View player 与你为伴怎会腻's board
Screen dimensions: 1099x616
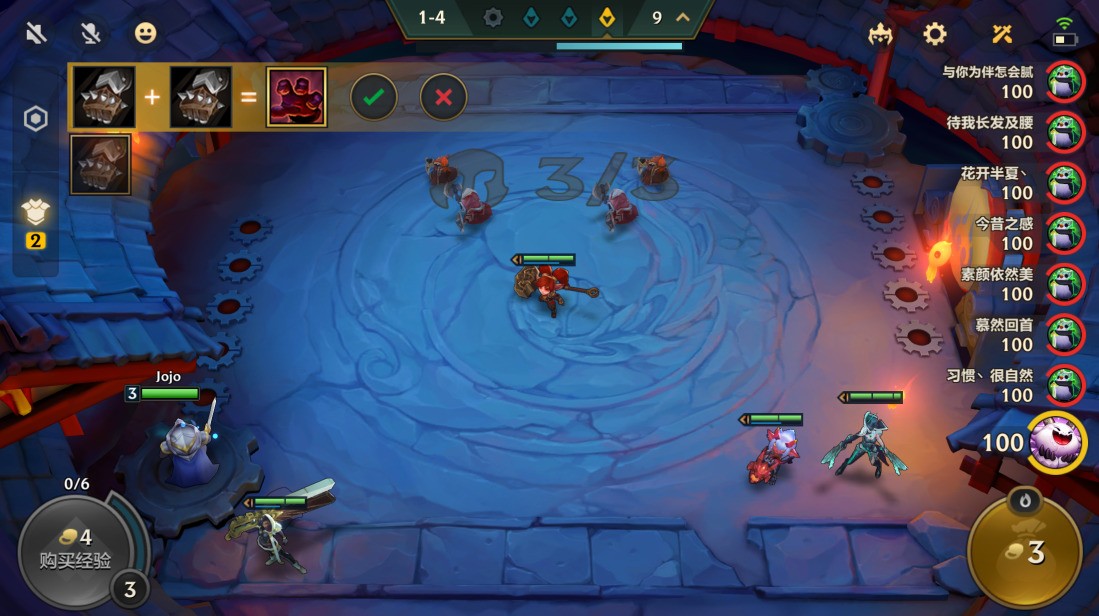(x=1065, y=82)
